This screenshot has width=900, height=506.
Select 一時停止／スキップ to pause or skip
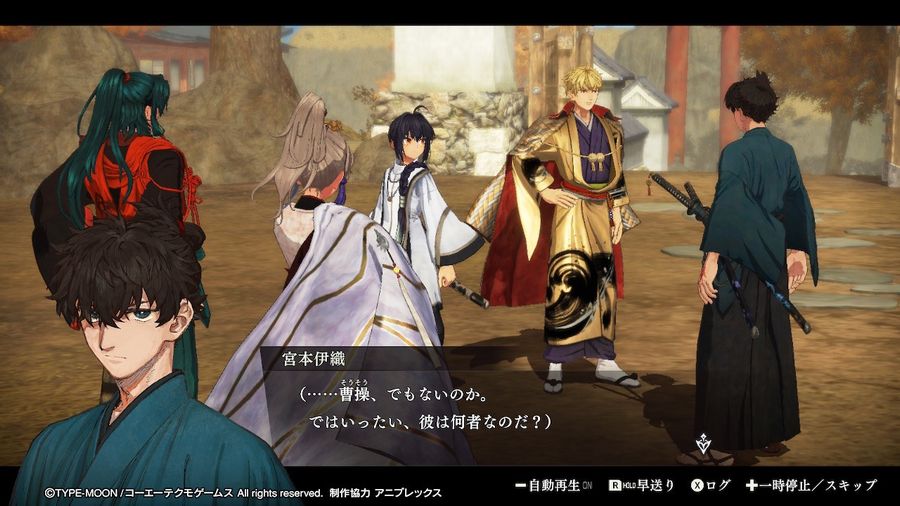point(810,485)
